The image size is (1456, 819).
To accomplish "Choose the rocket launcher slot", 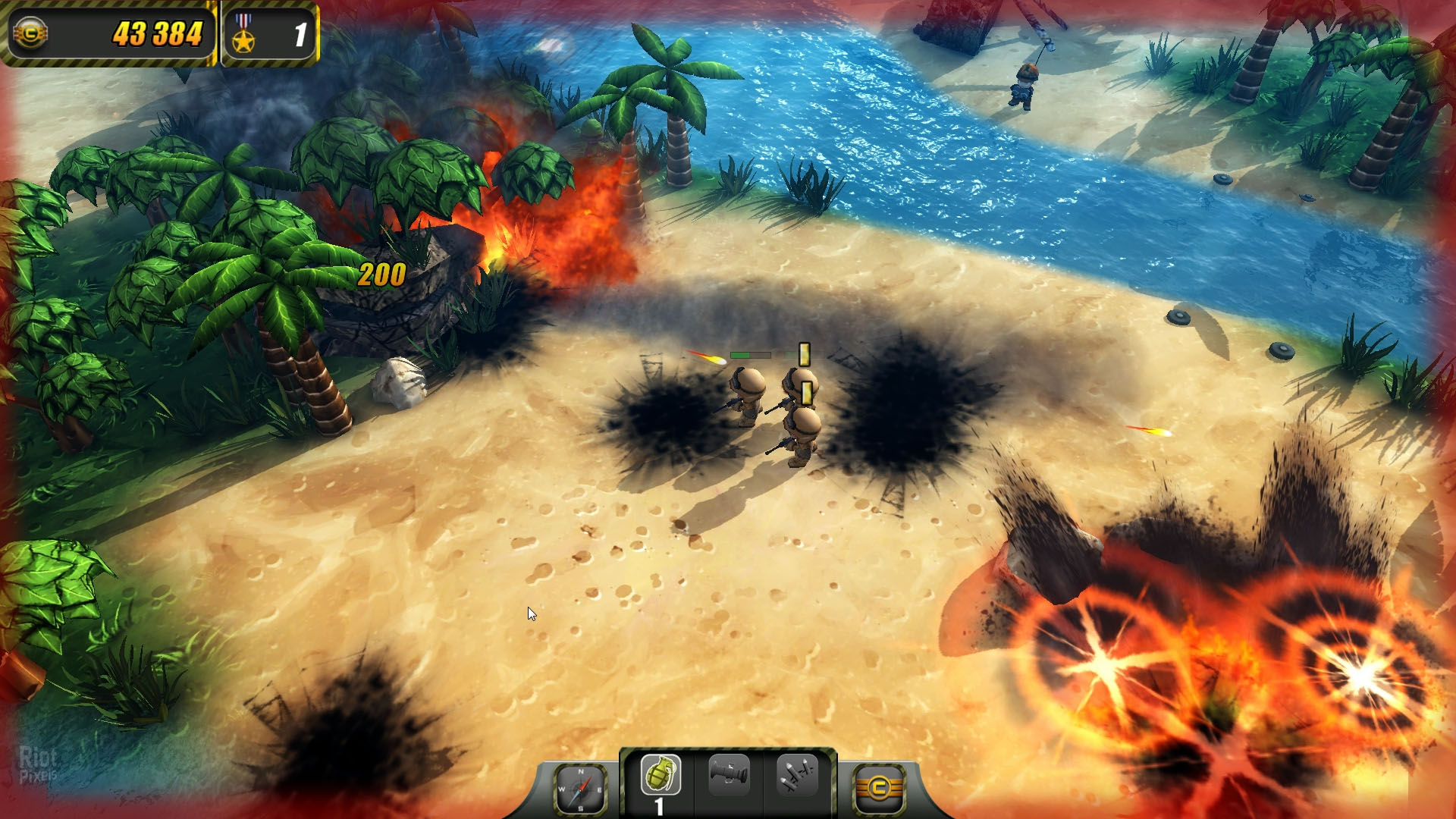I will (729, 775).
